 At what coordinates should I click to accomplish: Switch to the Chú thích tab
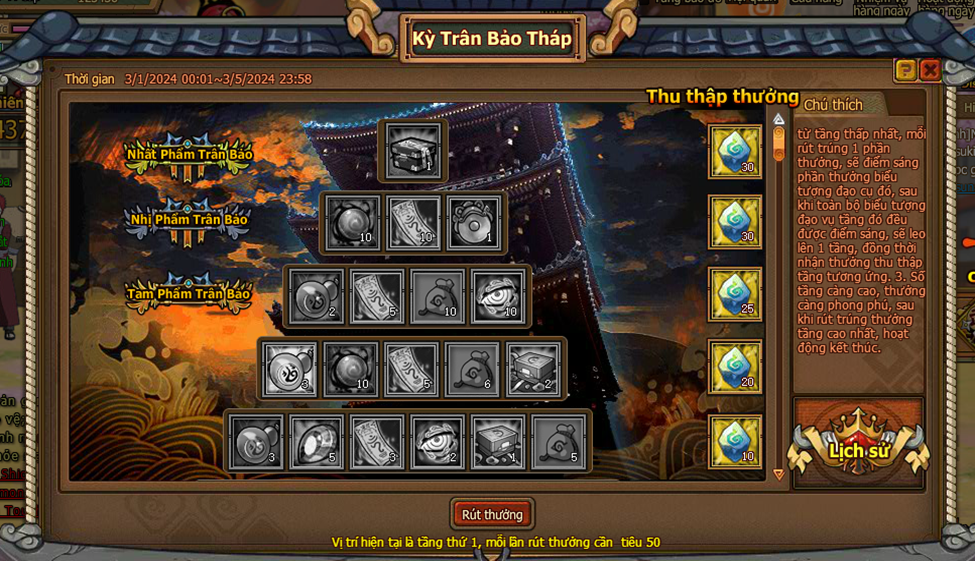833,105
